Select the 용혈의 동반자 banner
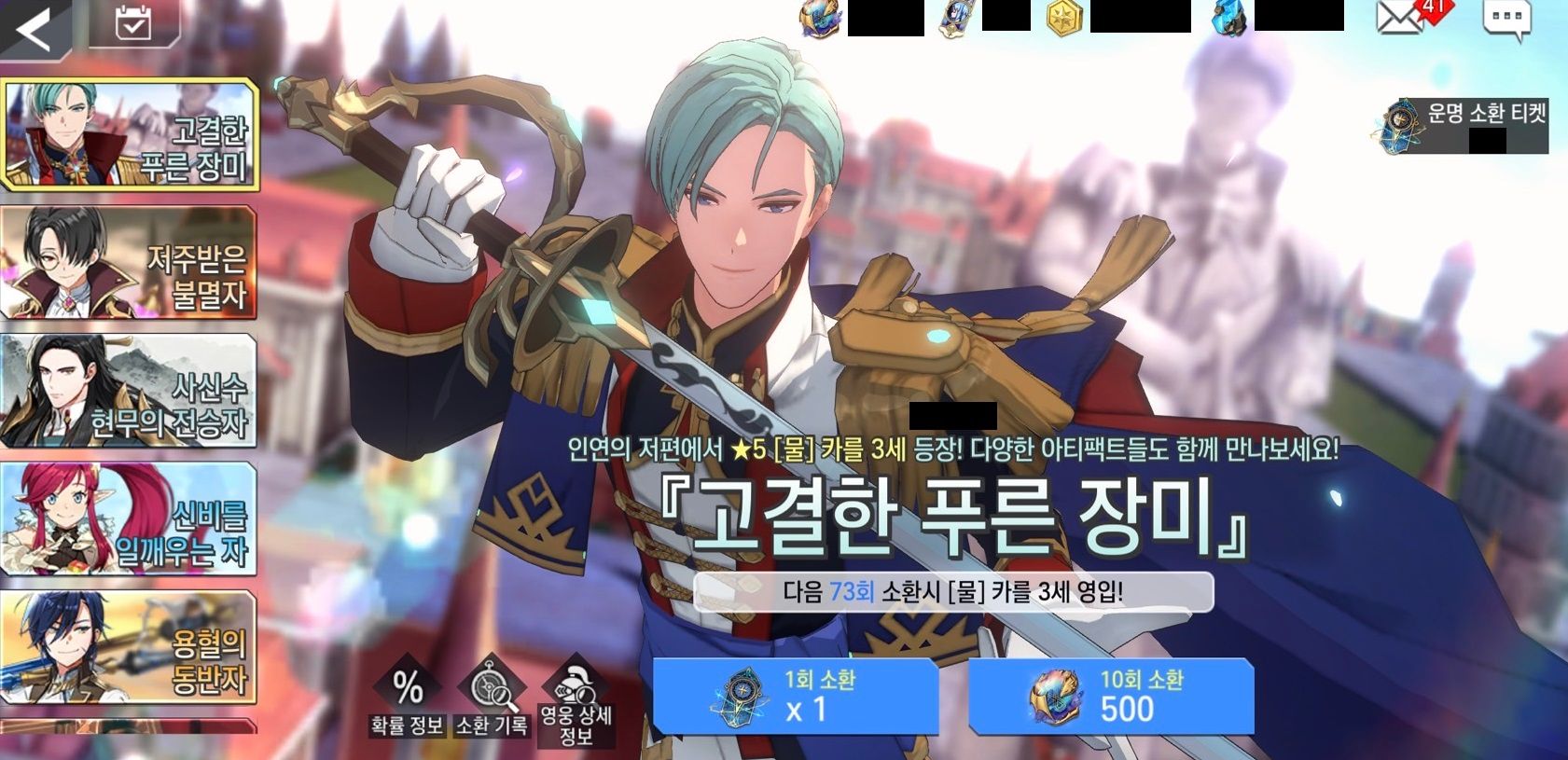This screenshot has width=1568, height=760. pyautogui.click(x=129, y=647)
